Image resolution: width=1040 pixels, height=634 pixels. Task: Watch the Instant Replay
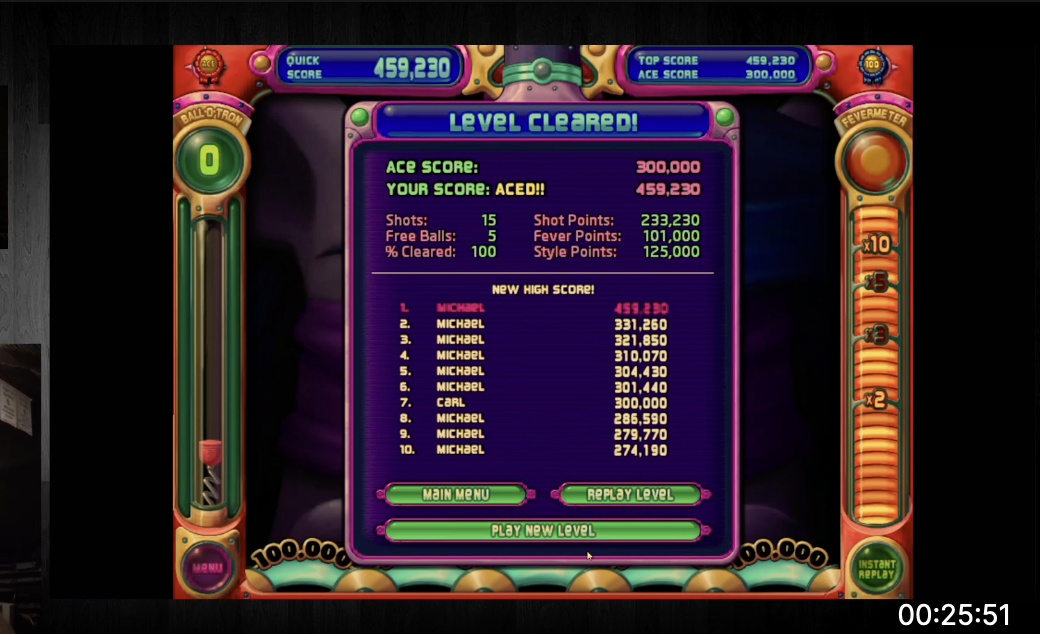[876, 568]
